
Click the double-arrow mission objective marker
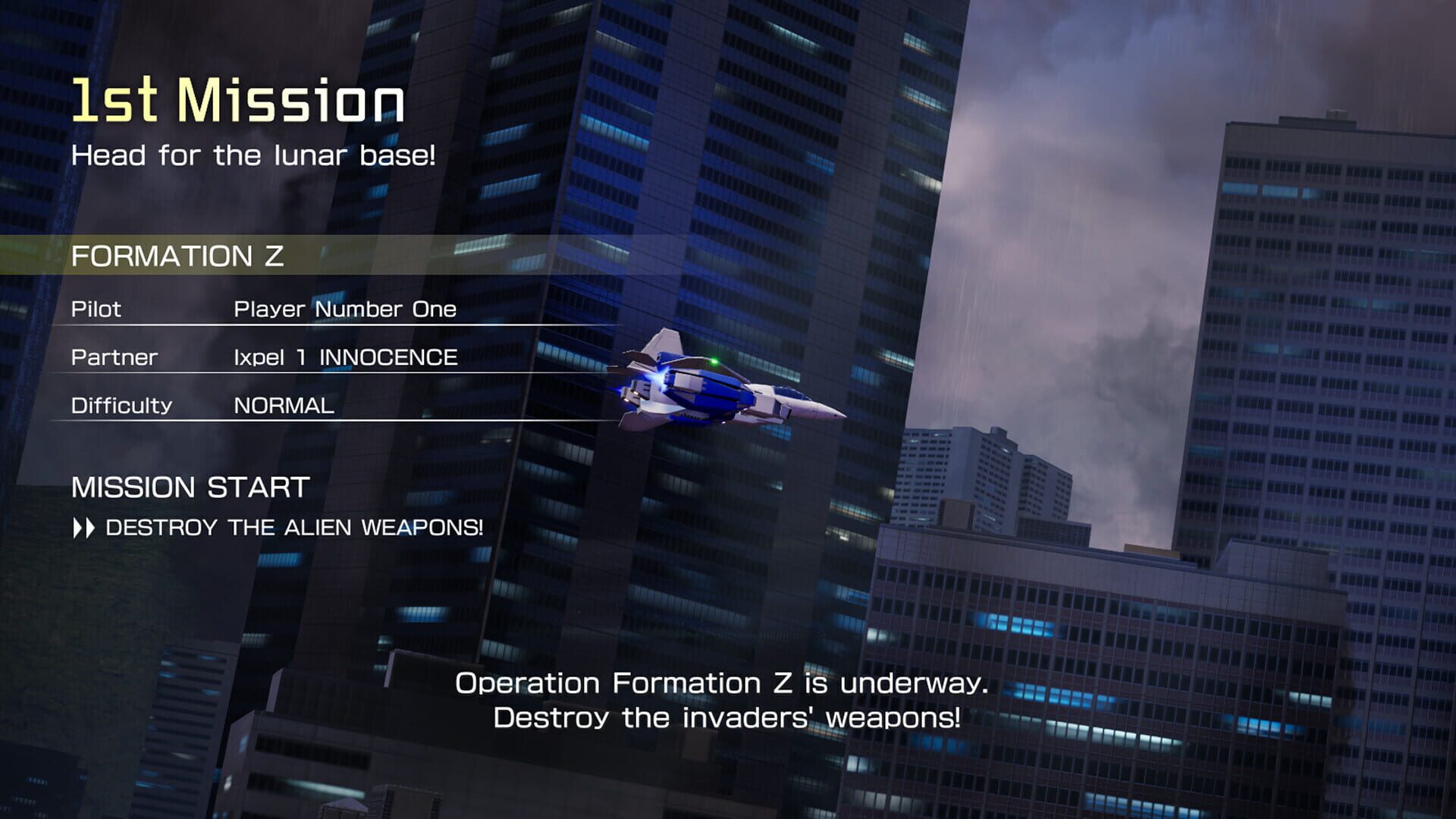pos(85,528)
